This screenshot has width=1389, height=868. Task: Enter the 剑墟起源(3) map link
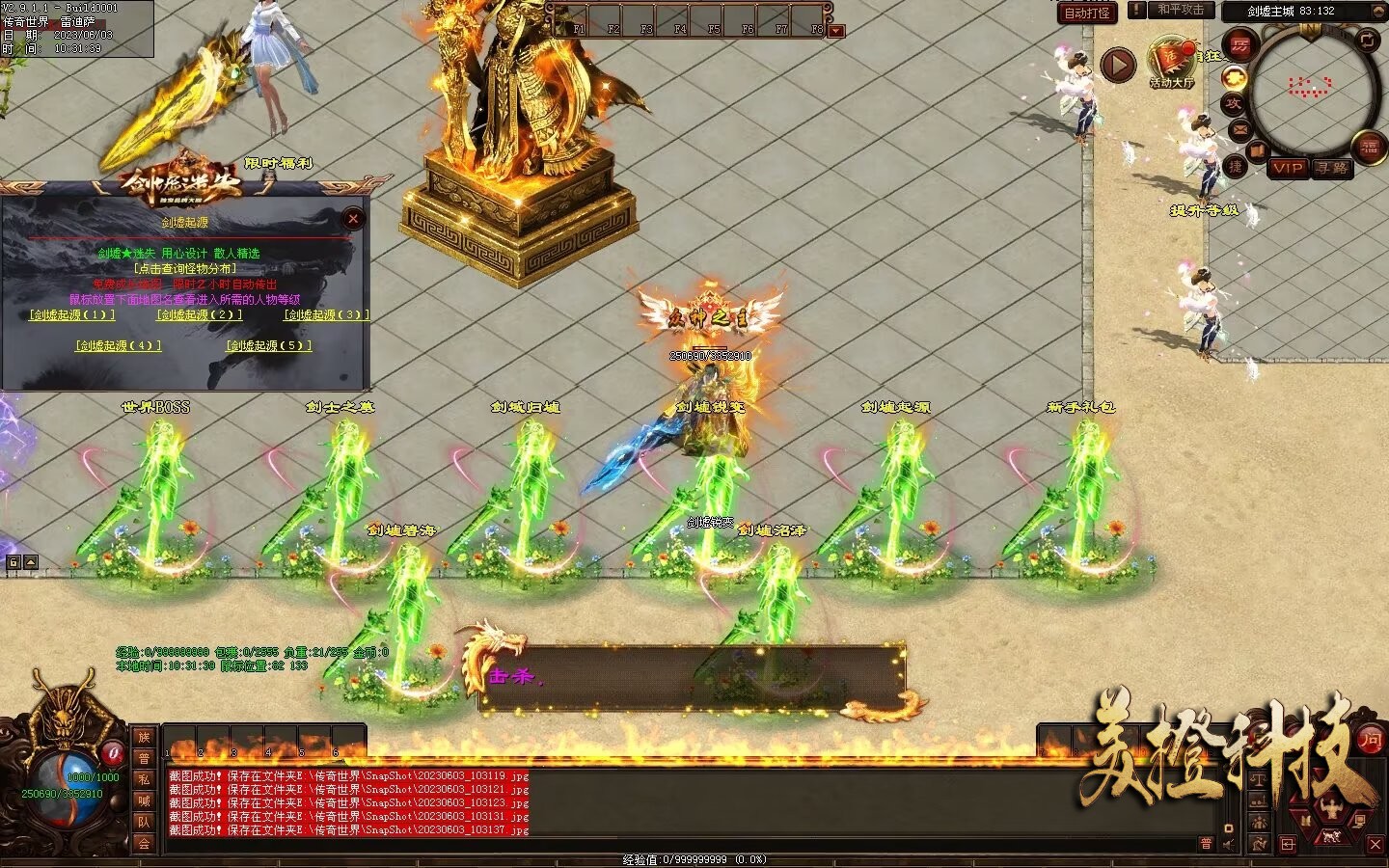point(326,315)
